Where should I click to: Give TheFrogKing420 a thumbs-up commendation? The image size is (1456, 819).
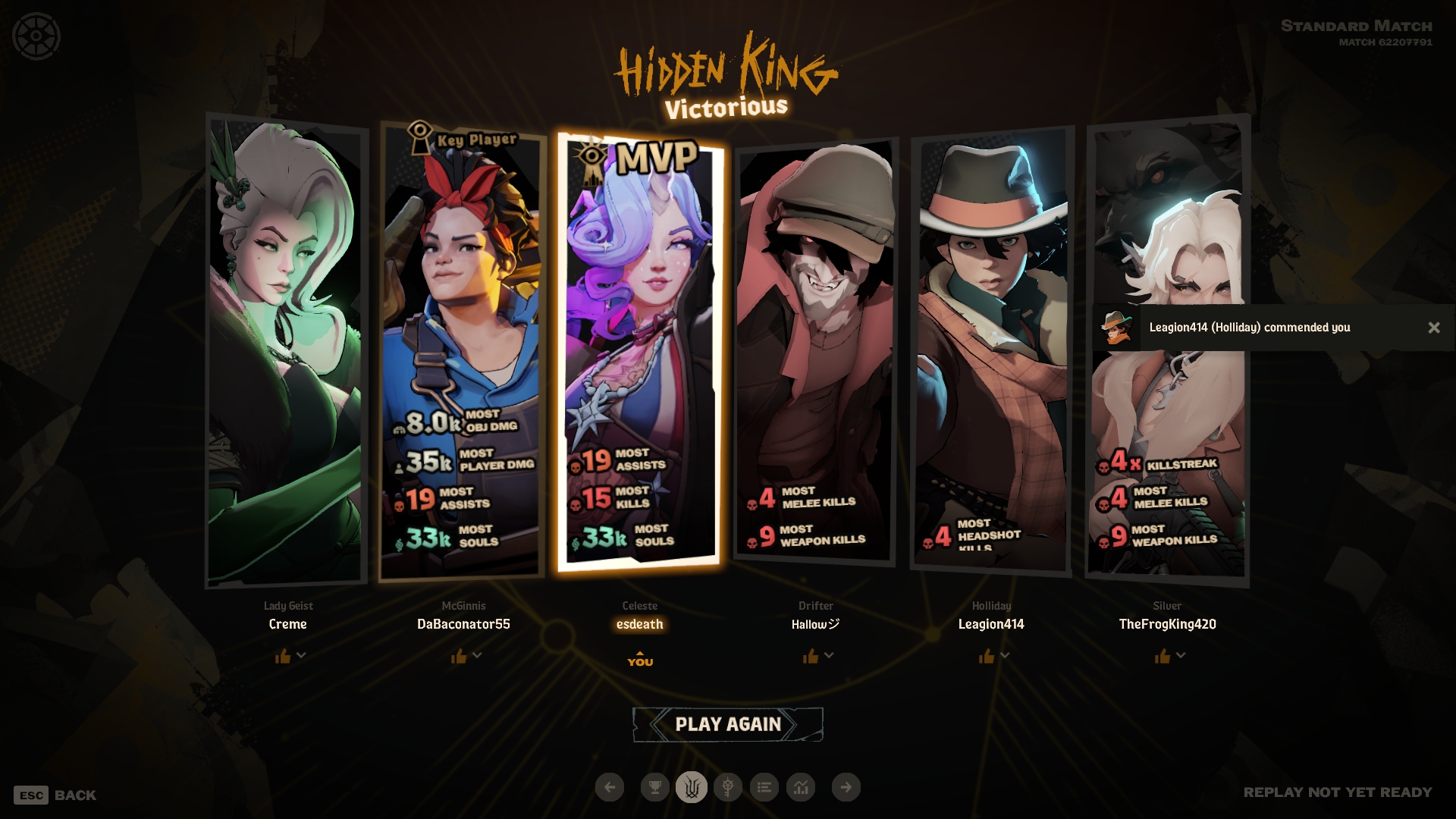[x=1163, y=656]
